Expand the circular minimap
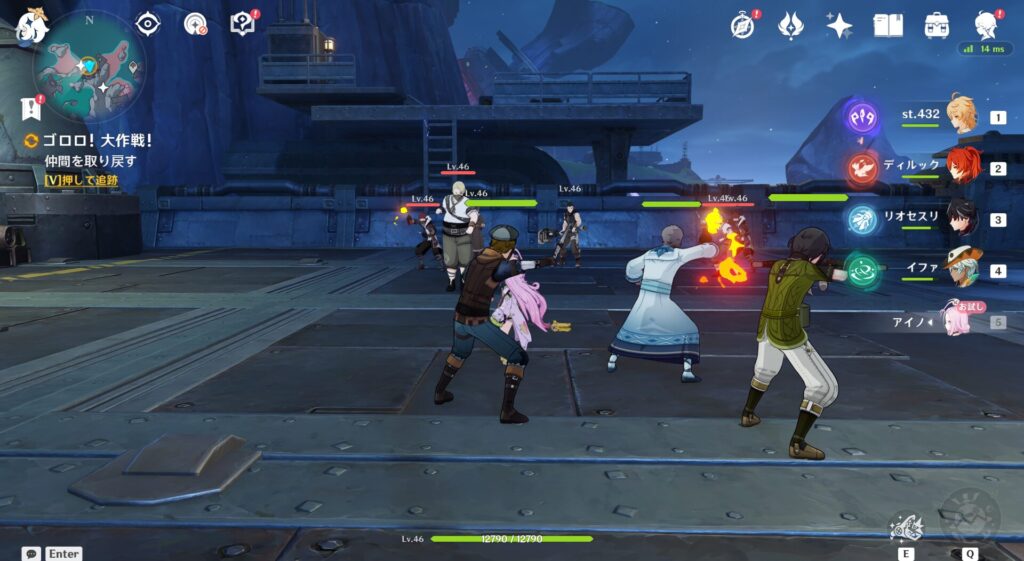This screenshot has width=1024, height=561. point(89,66)
